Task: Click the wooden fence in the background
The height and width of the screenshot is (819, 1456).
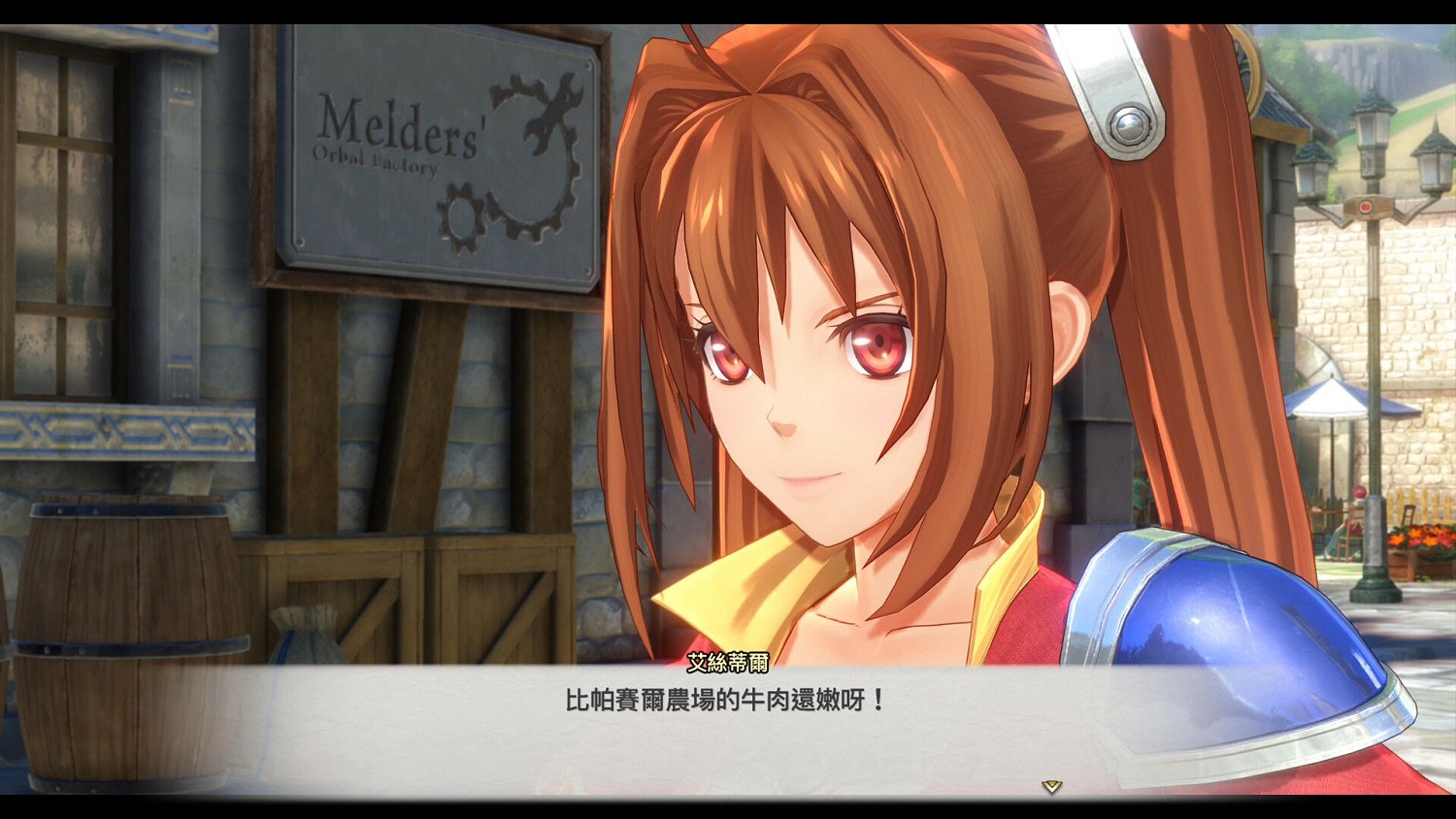Action: [x=1412, y=505]
